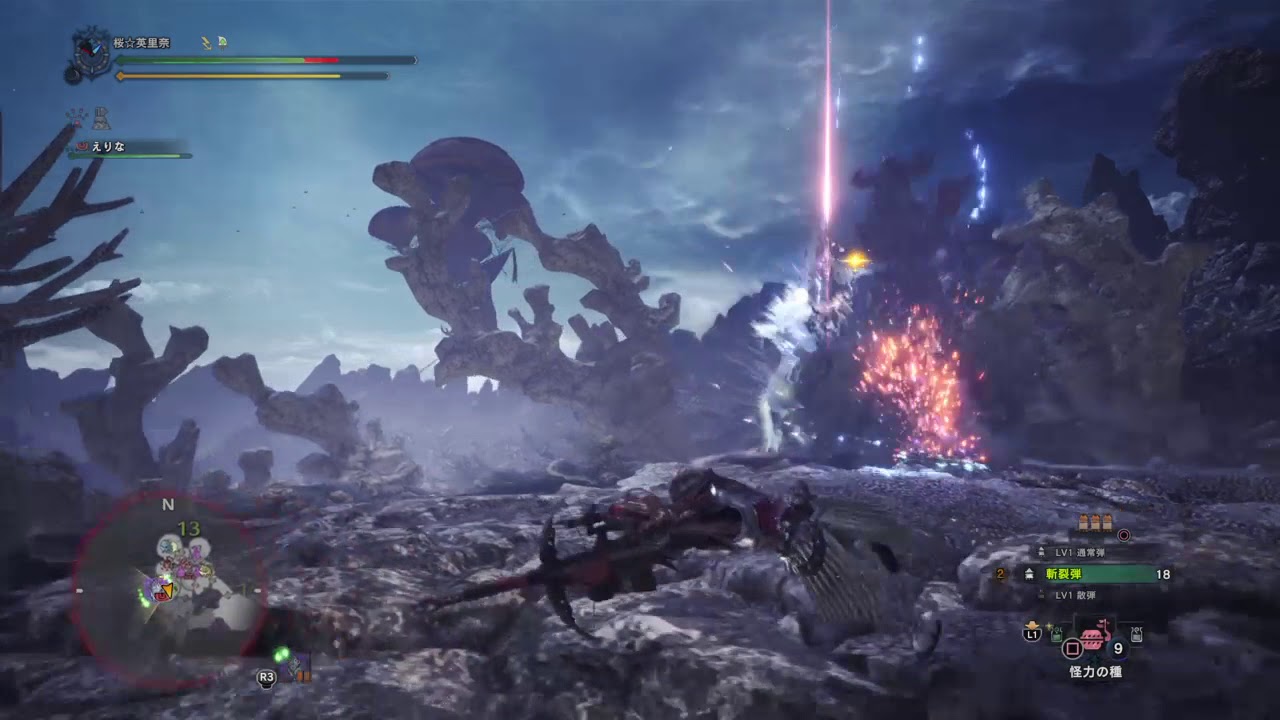This screenshot has height=720, width=1280.
Task: Expand the chevron at the health bar's right end
Action: 414,61
